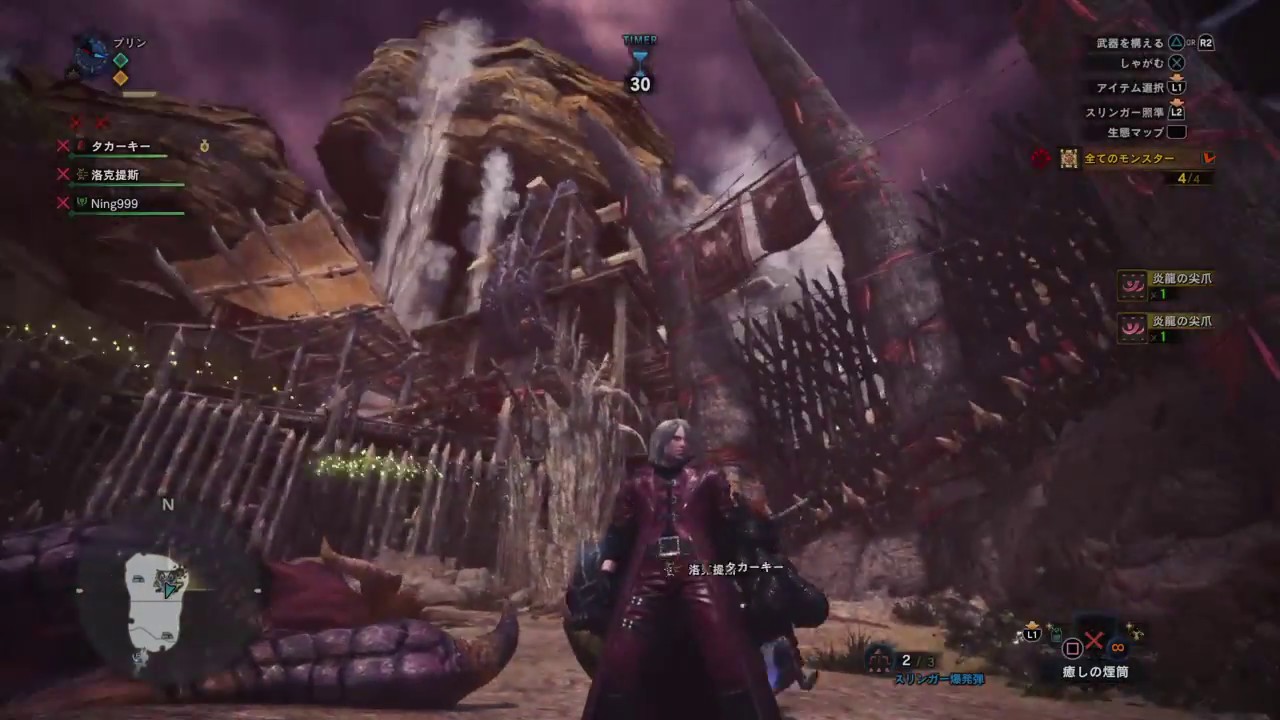Toggle the green diamond under プリン's name
The image size is (1280, 720).
[121, 60]
